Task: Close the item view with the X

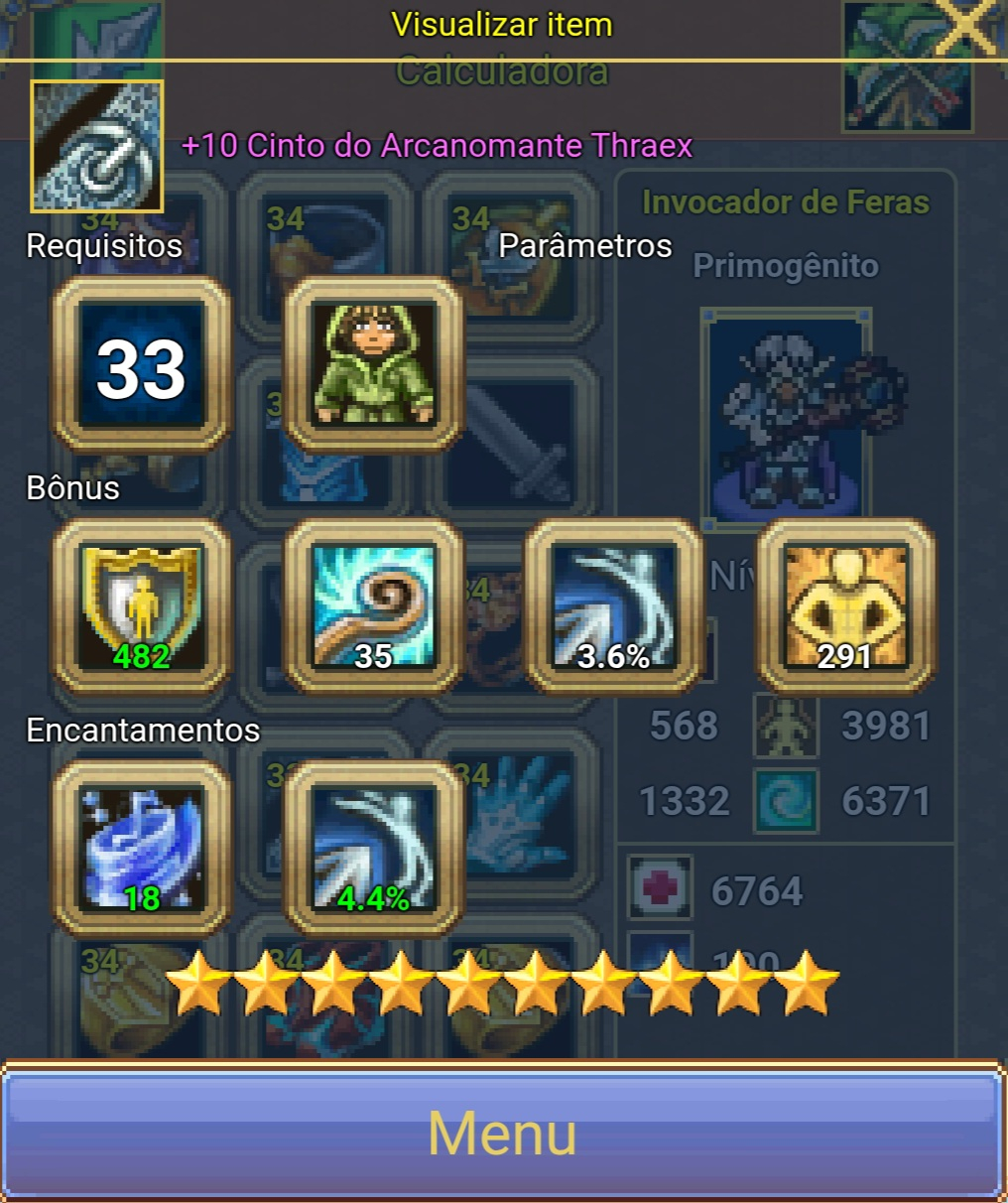Action: pos(966,28)
